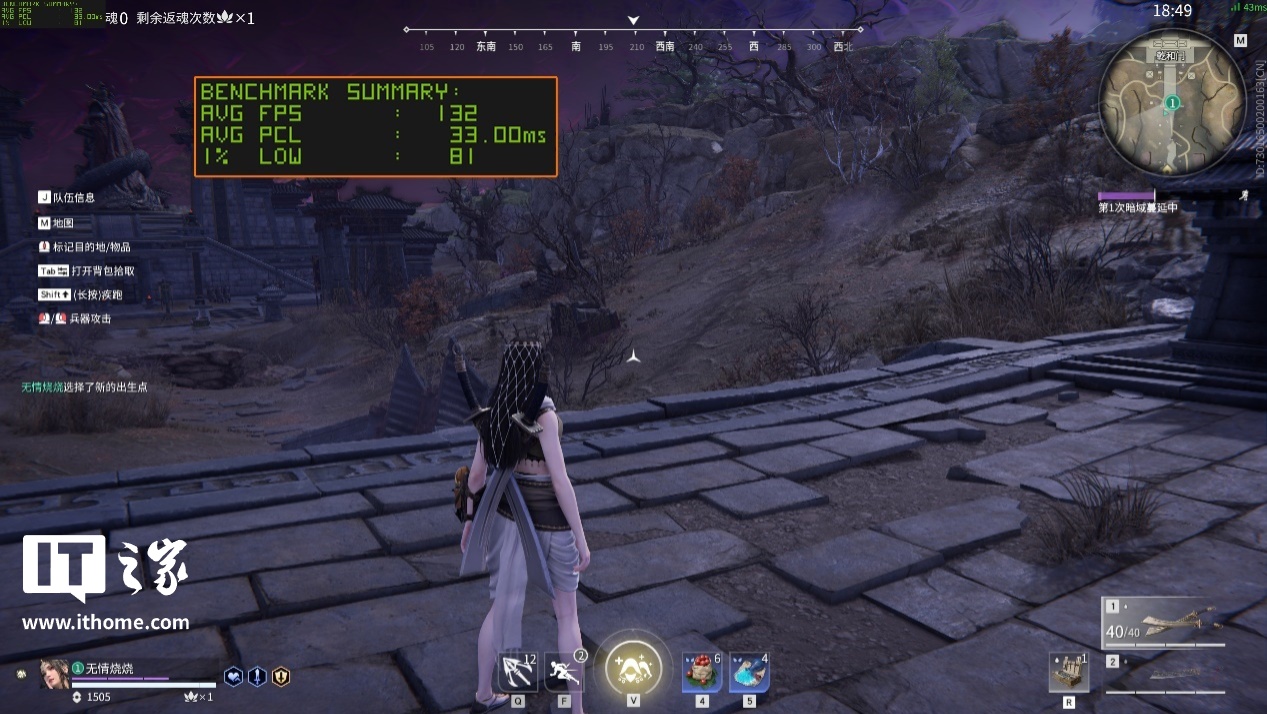Use the weapon repair kit slot
This screenshot has height=714, width=1267.
click(x=1069, y=672)
